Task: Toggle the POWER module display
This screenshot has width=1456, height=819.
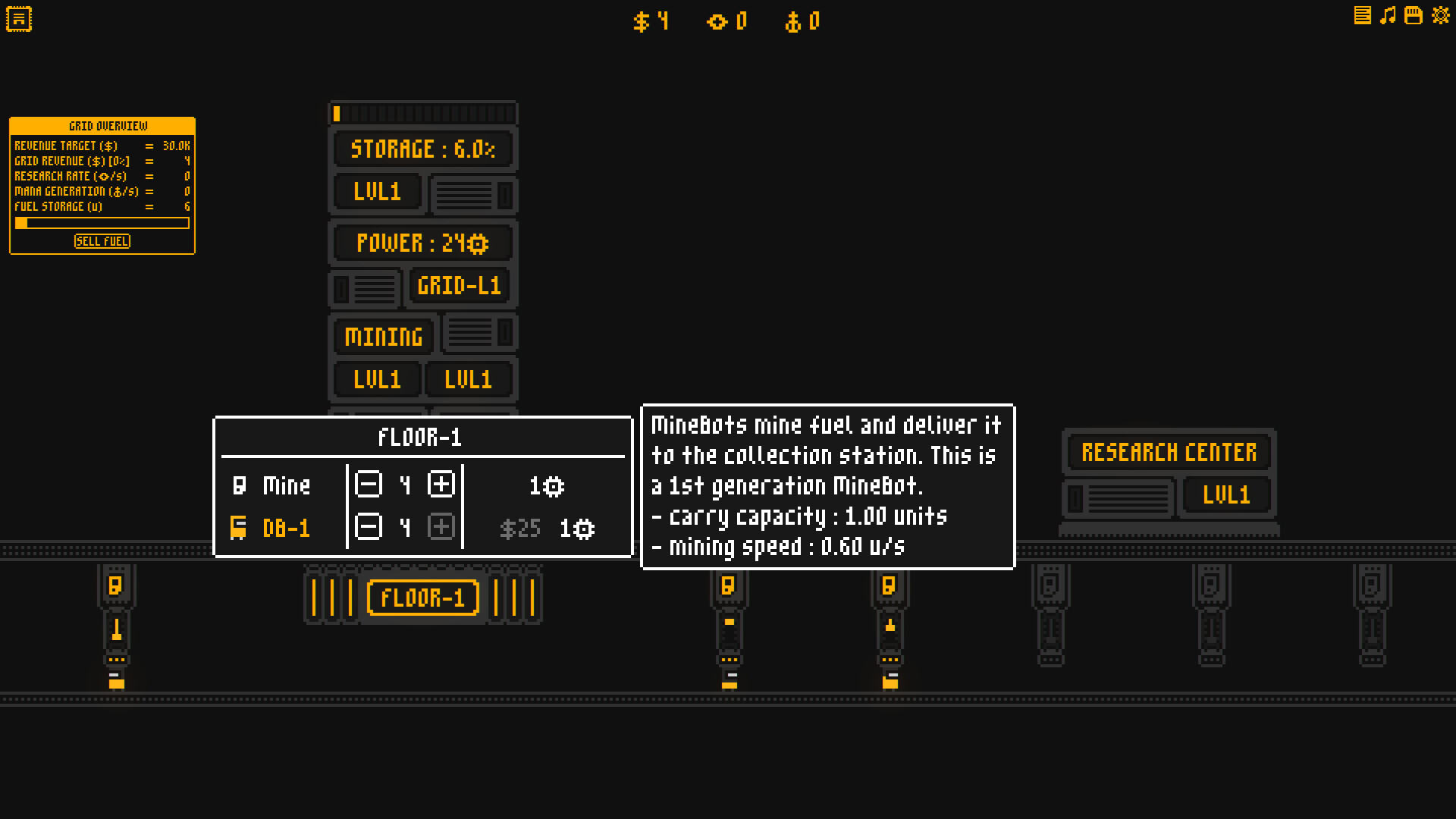Action: point(422,243)
